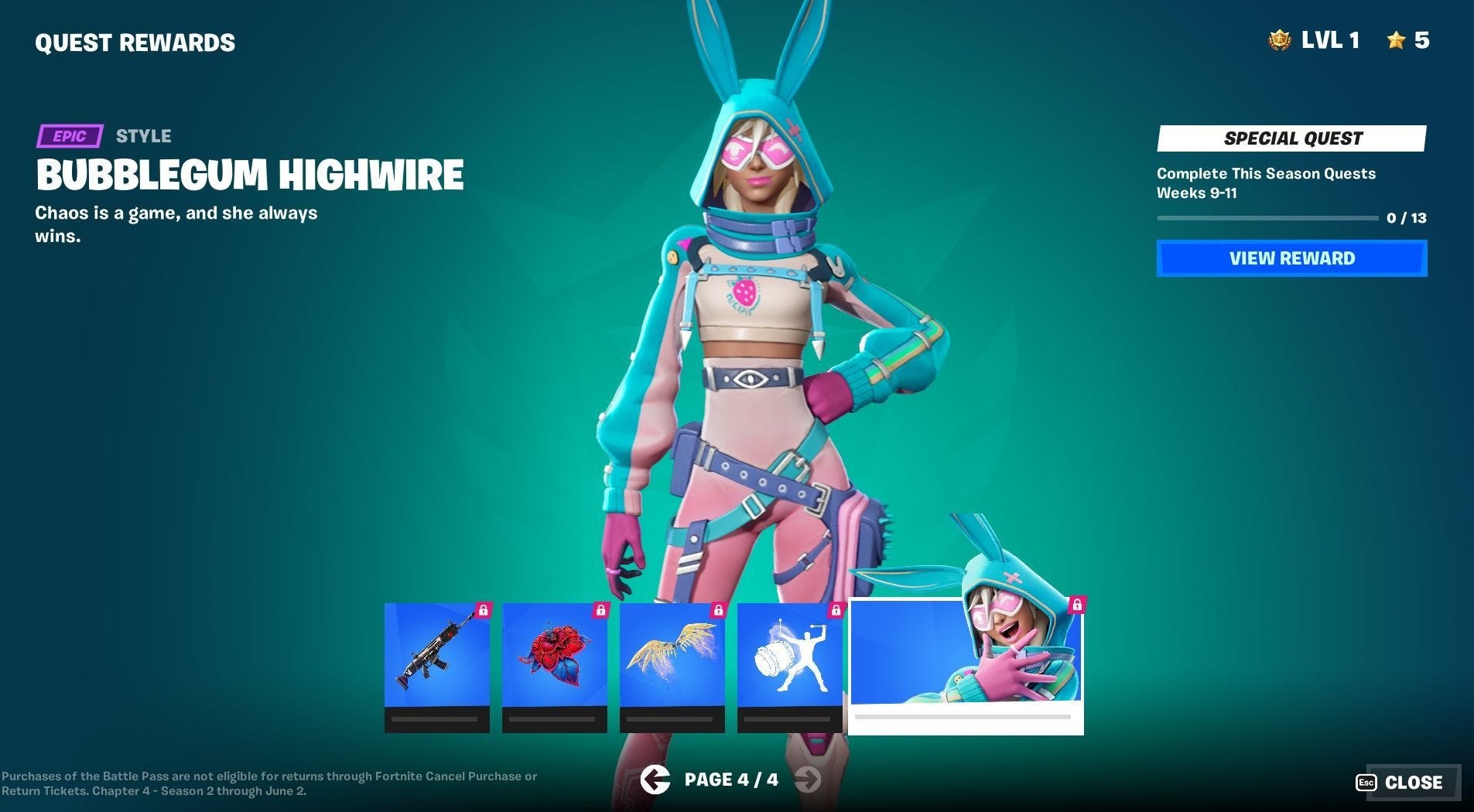
Task: Select the assault rifle reward thumbnail
Action: coord(436,661)
